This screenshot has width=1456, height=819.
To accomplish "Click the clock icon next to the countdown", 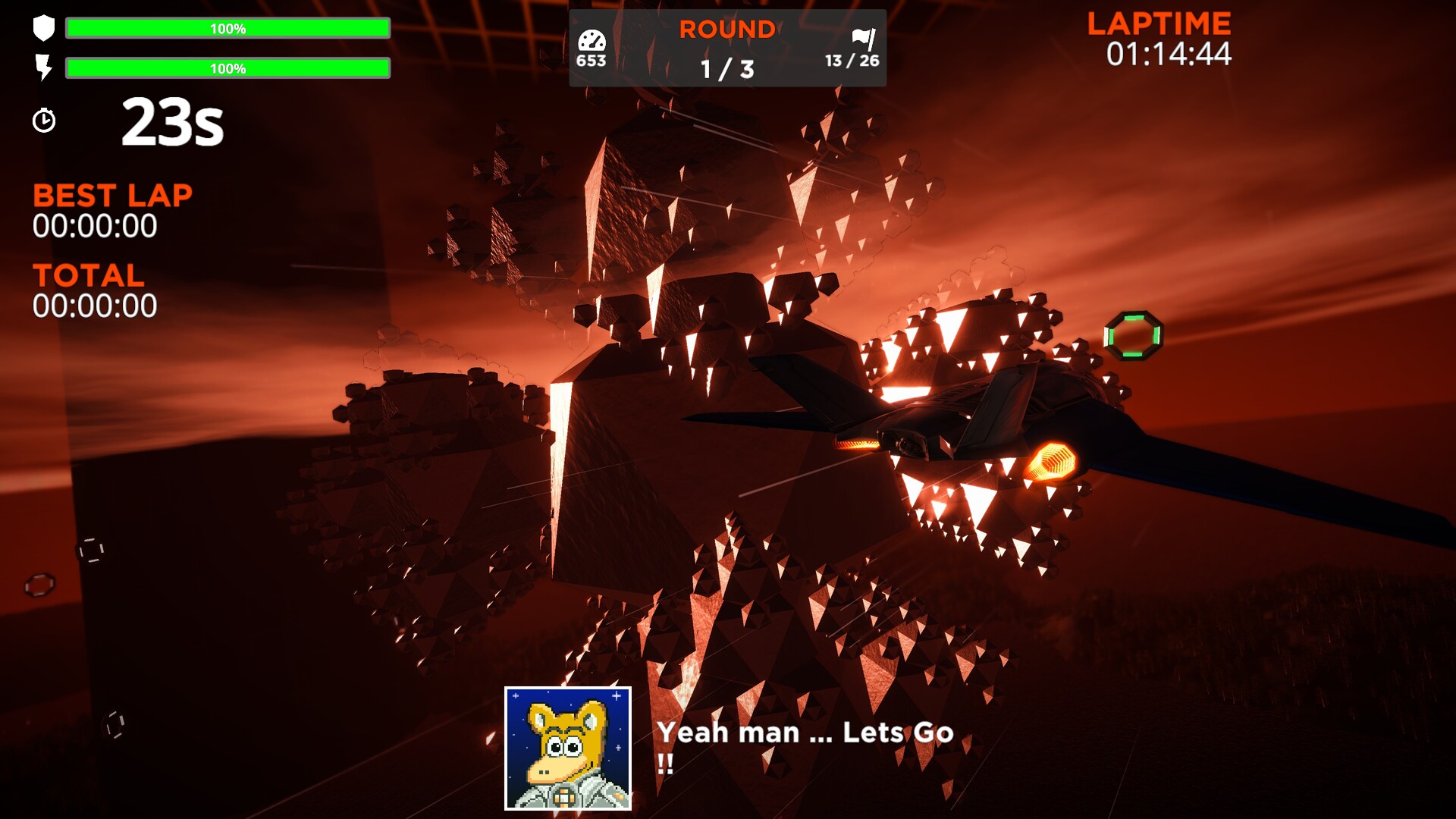I will [x=45, y=120].
